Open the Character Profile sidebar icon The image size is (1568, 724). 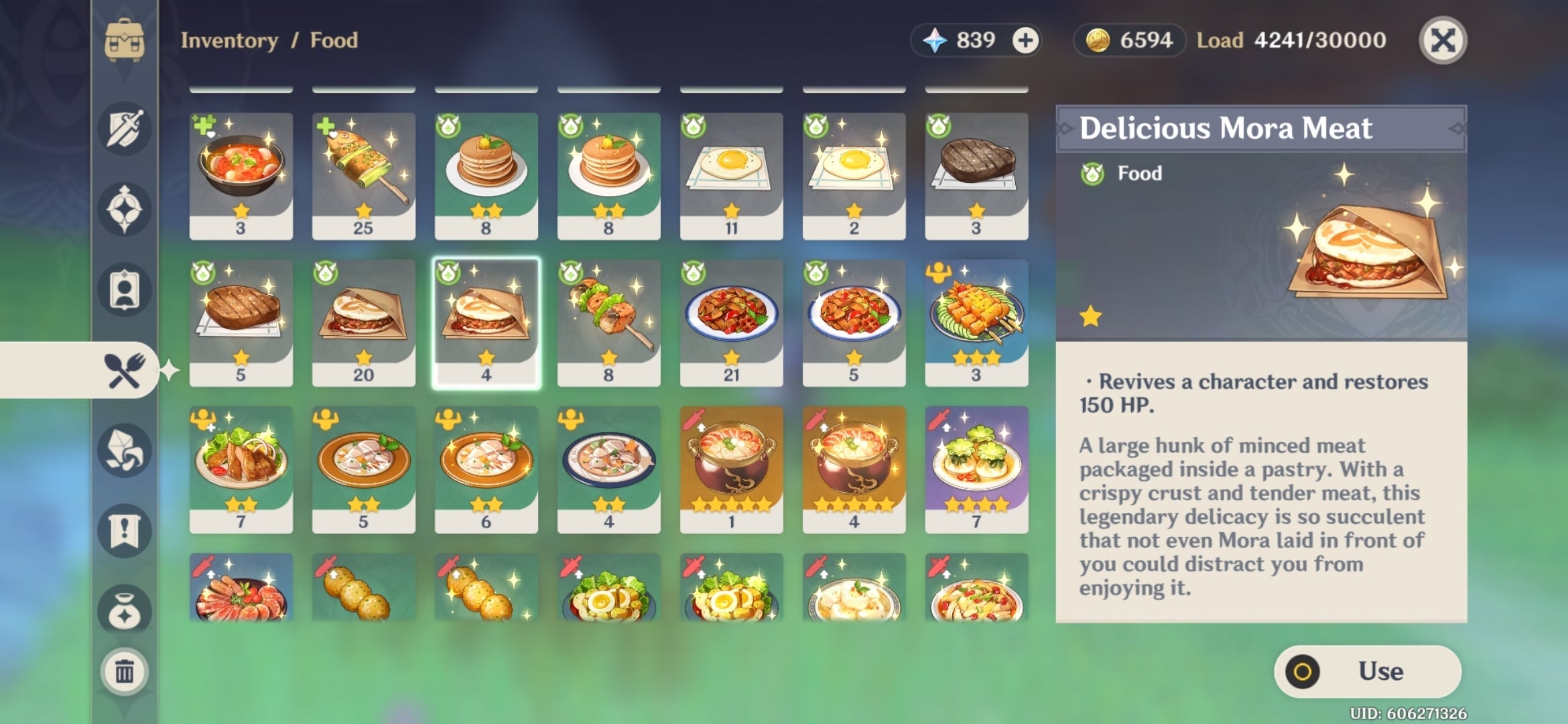click(x=124, y=290)
